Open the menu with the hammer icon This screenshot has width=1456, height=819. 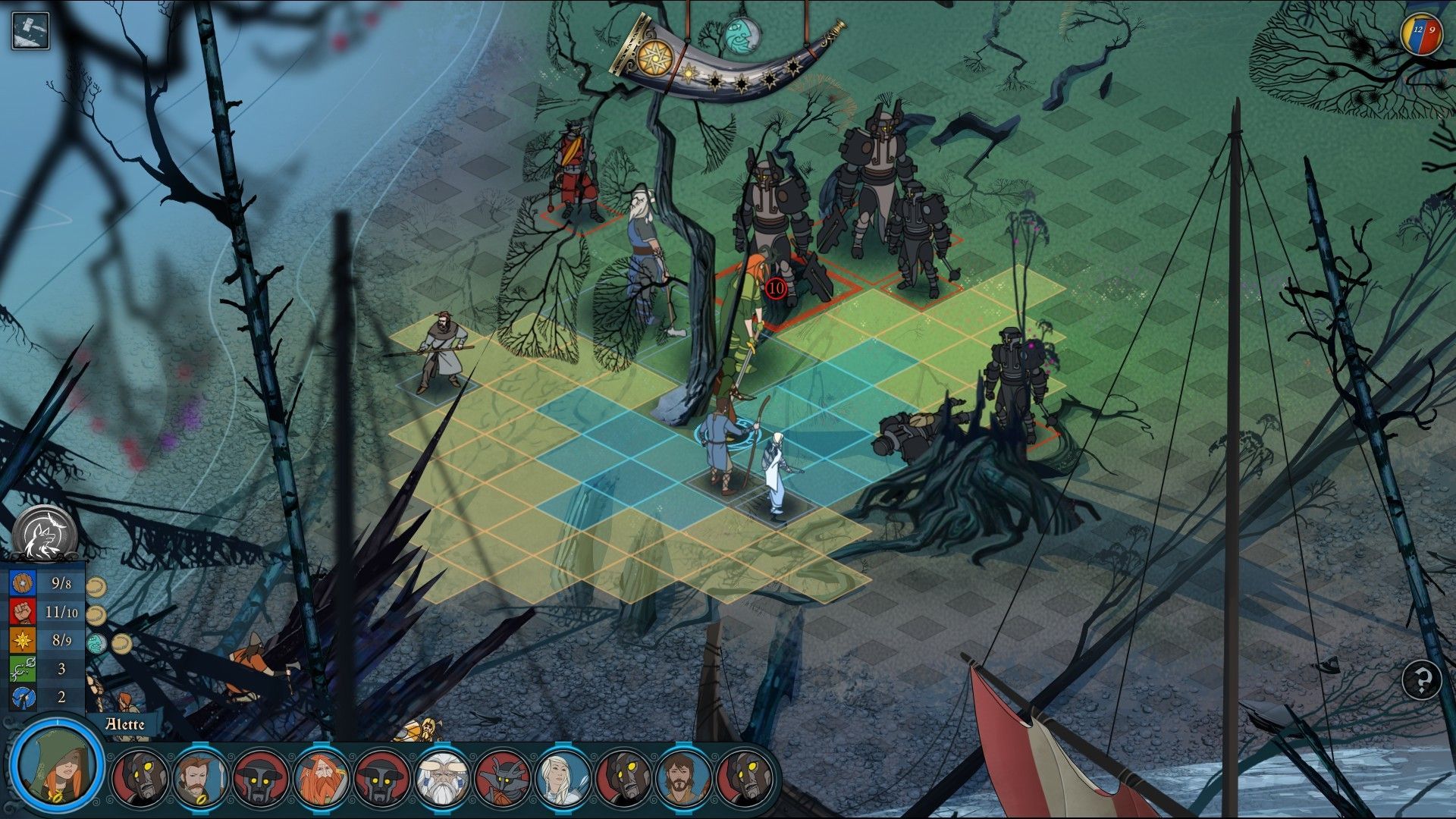(x=30, y=30)
